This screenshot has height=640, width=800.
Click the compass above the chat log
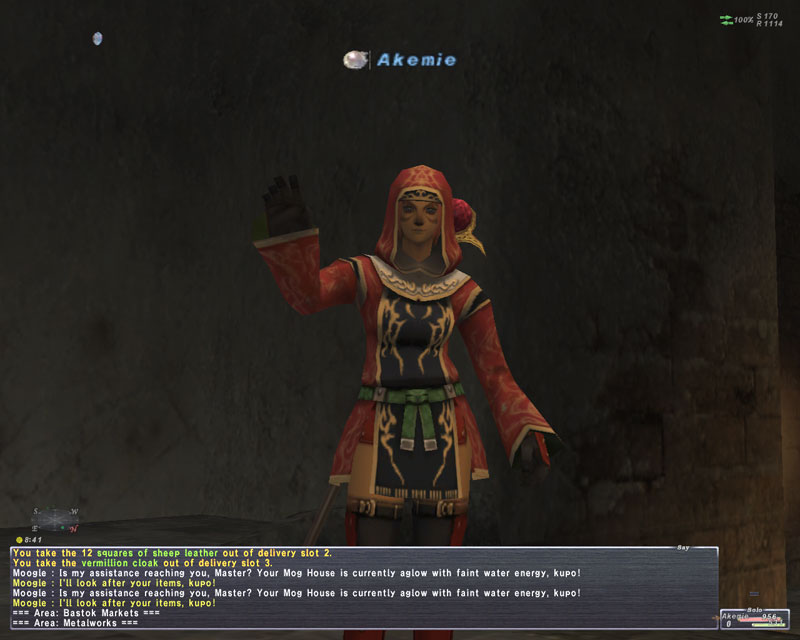click(x=57, y=518)
